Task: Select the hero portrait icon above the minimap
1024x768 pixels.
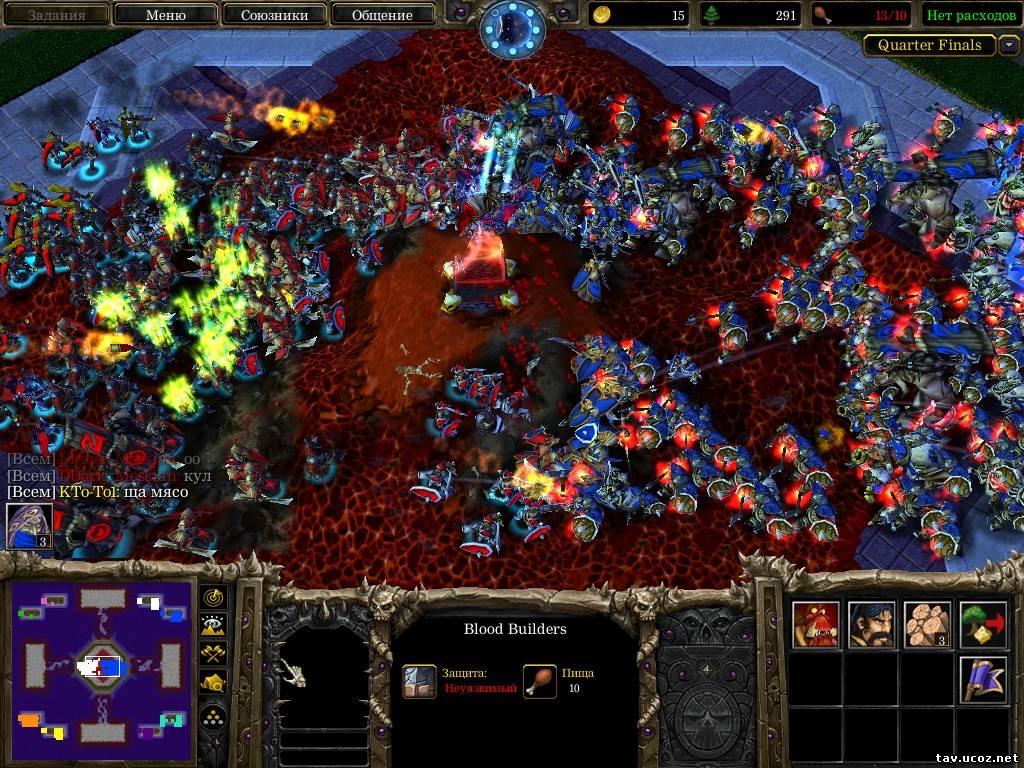Action: 29,526
